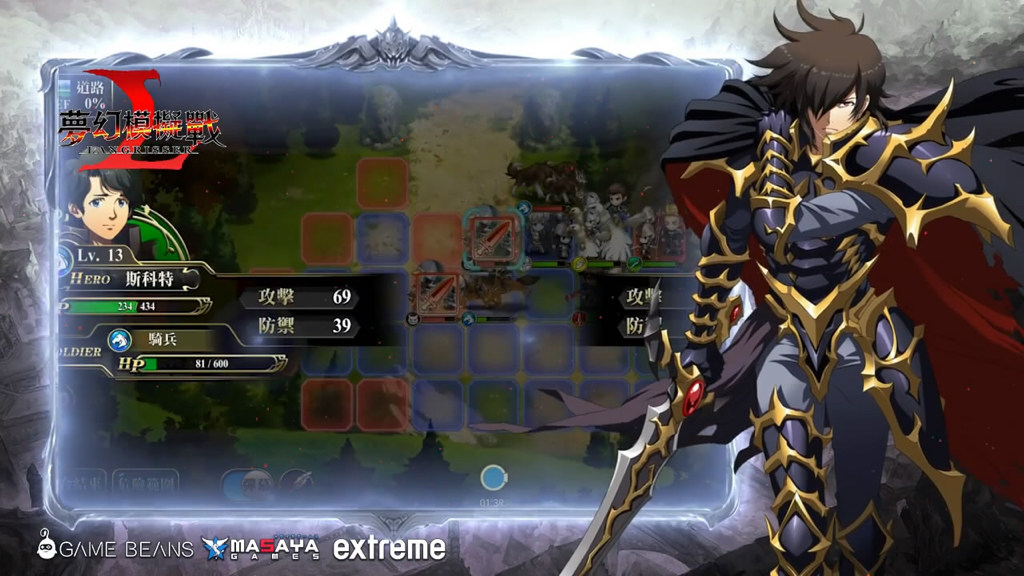1024x576 pixels.
Task: Click the feather icon button
Action: click(x=297, y=482)
